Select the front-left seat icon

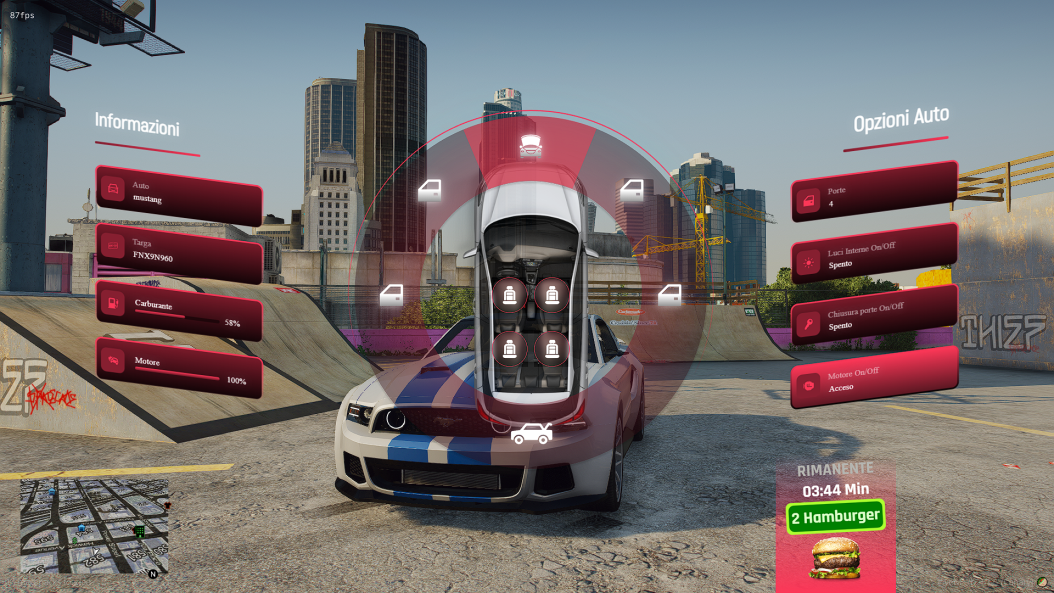click(x=510, y=294)
